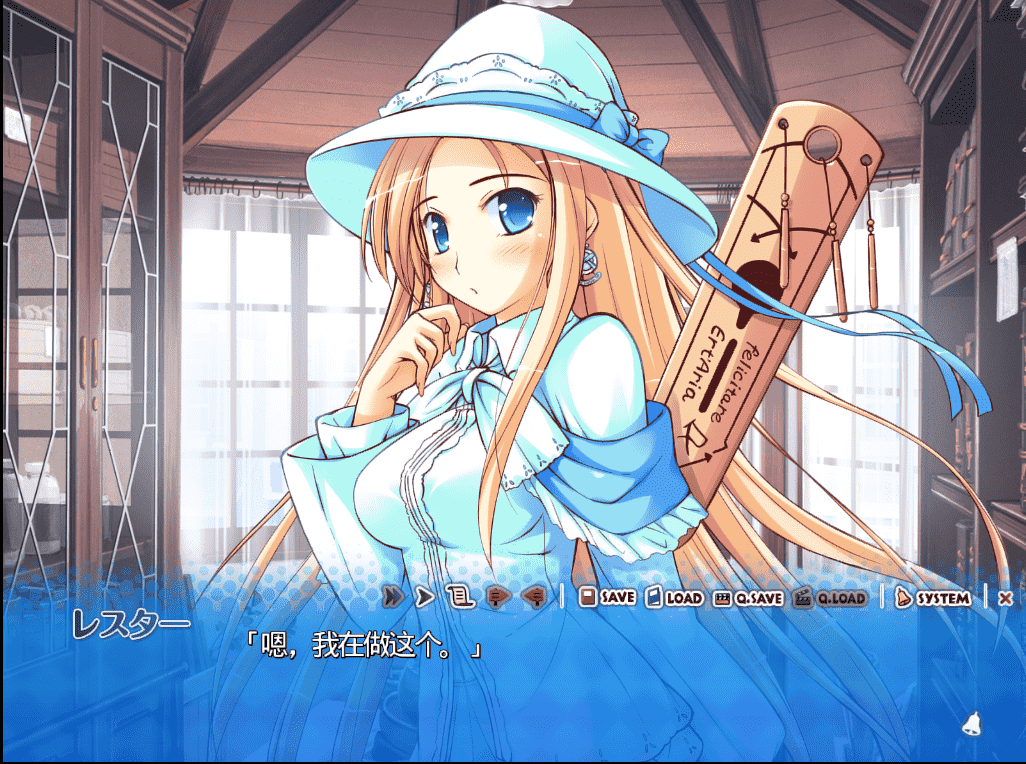Perform a quick save with Q.SAVE
The height and width of the screenshot is (764, 1026).
click(x=748, y=598)
